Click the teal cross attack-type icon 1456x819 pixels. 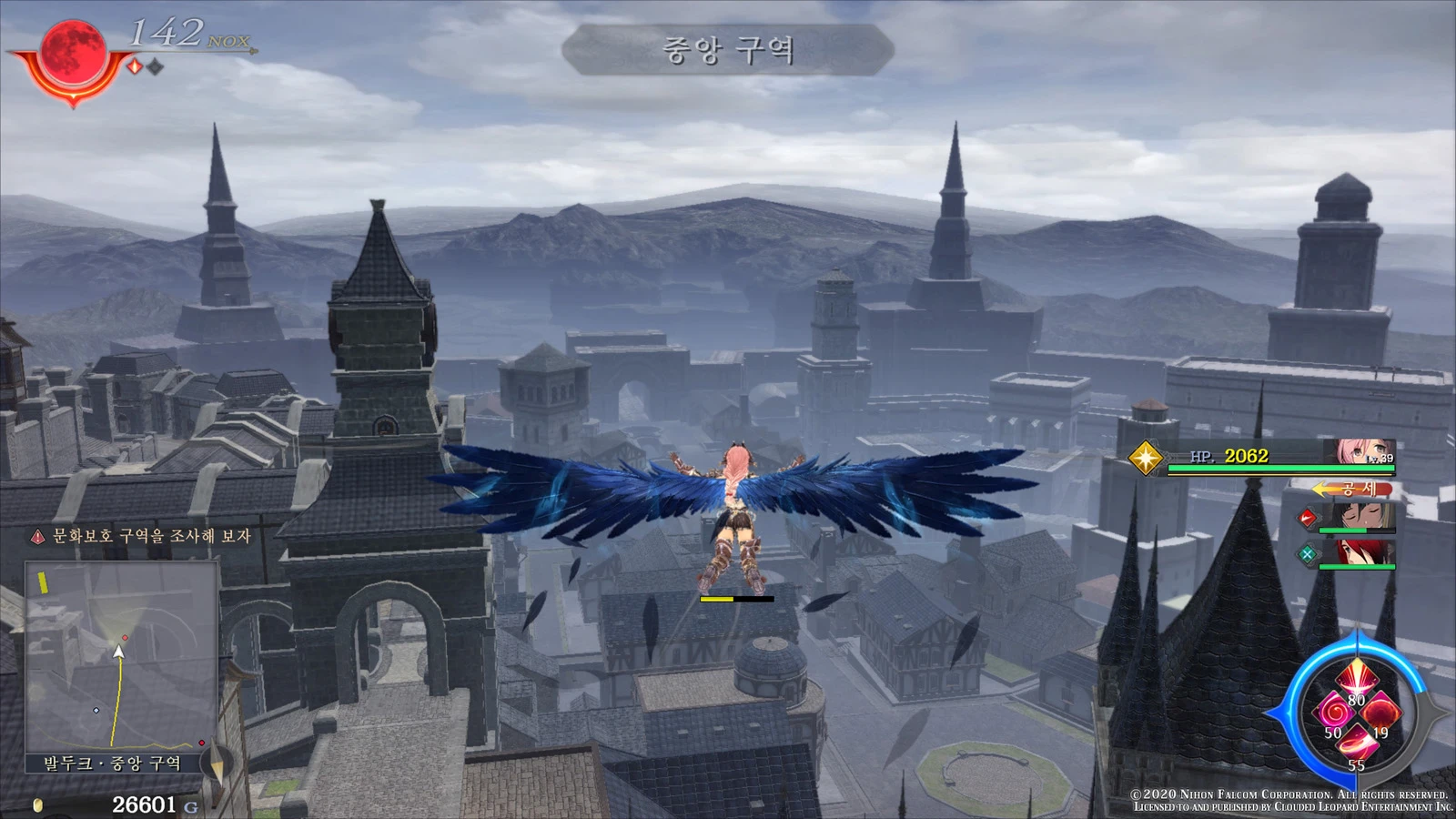coord(1307,553)
